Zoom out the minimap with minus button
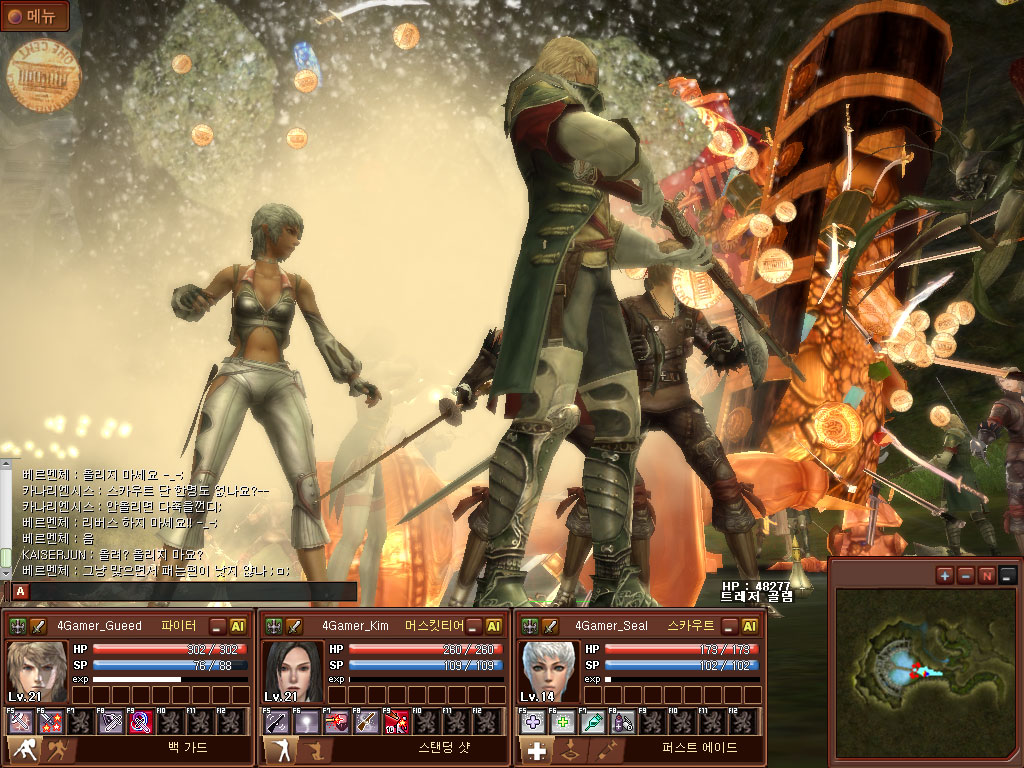The image size is (1024, 768). [x=966, y=575]
